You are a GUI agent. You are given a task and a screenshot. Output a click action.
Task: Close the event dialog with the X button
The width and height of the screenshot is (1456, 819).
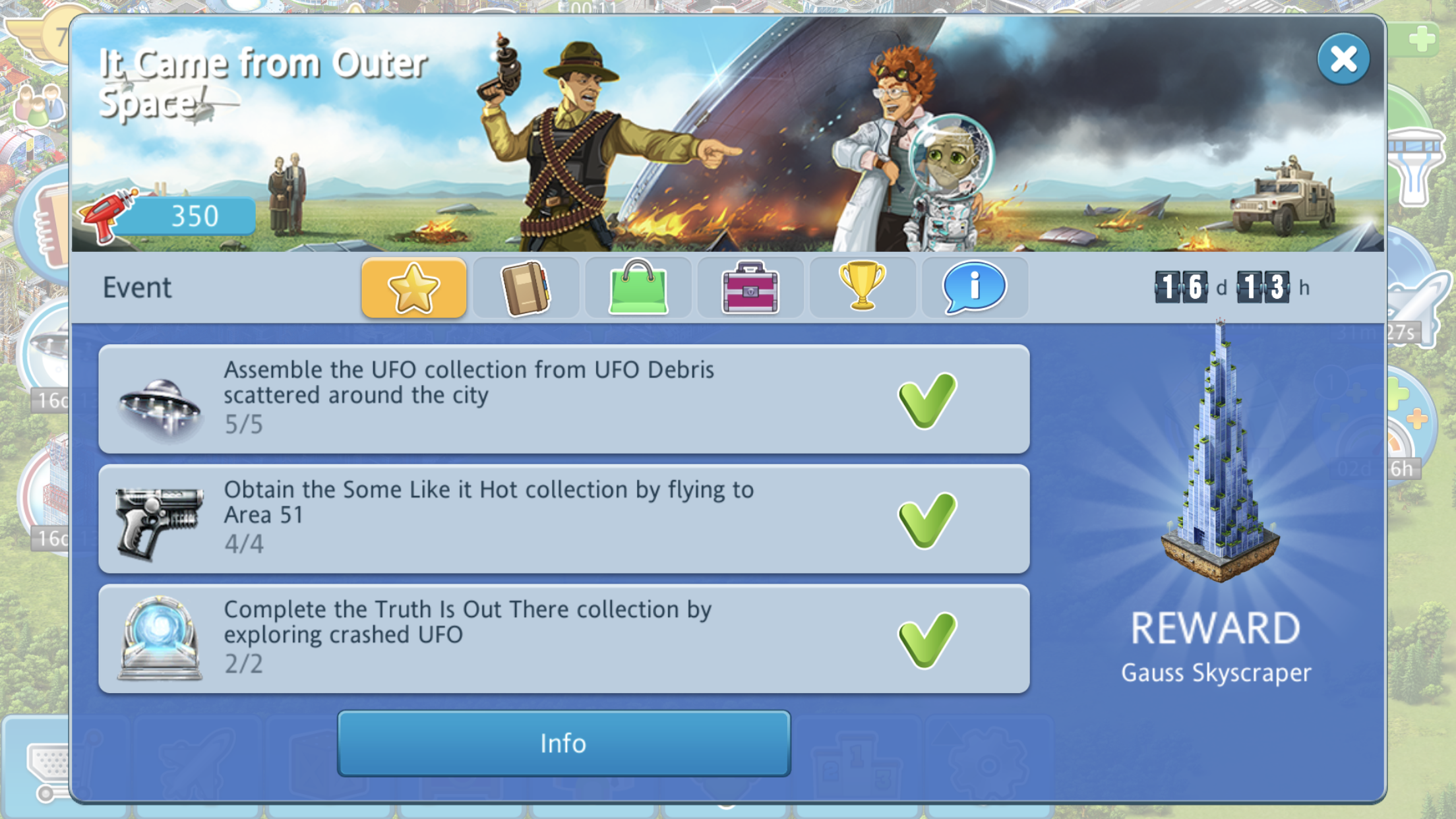(1343, 59)
